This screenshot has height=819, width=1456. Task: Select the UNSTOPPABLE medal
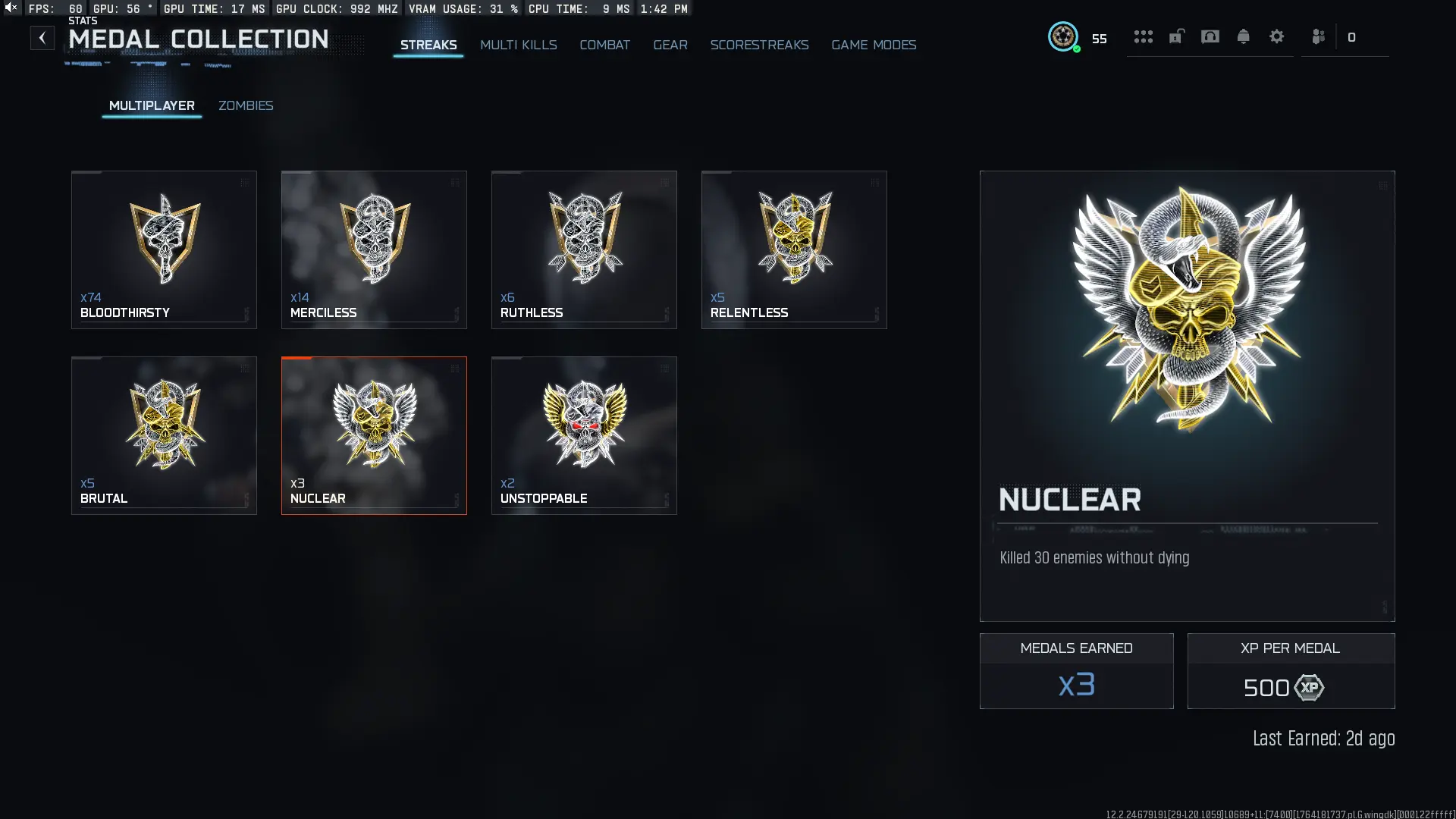[x=583, y=435]
